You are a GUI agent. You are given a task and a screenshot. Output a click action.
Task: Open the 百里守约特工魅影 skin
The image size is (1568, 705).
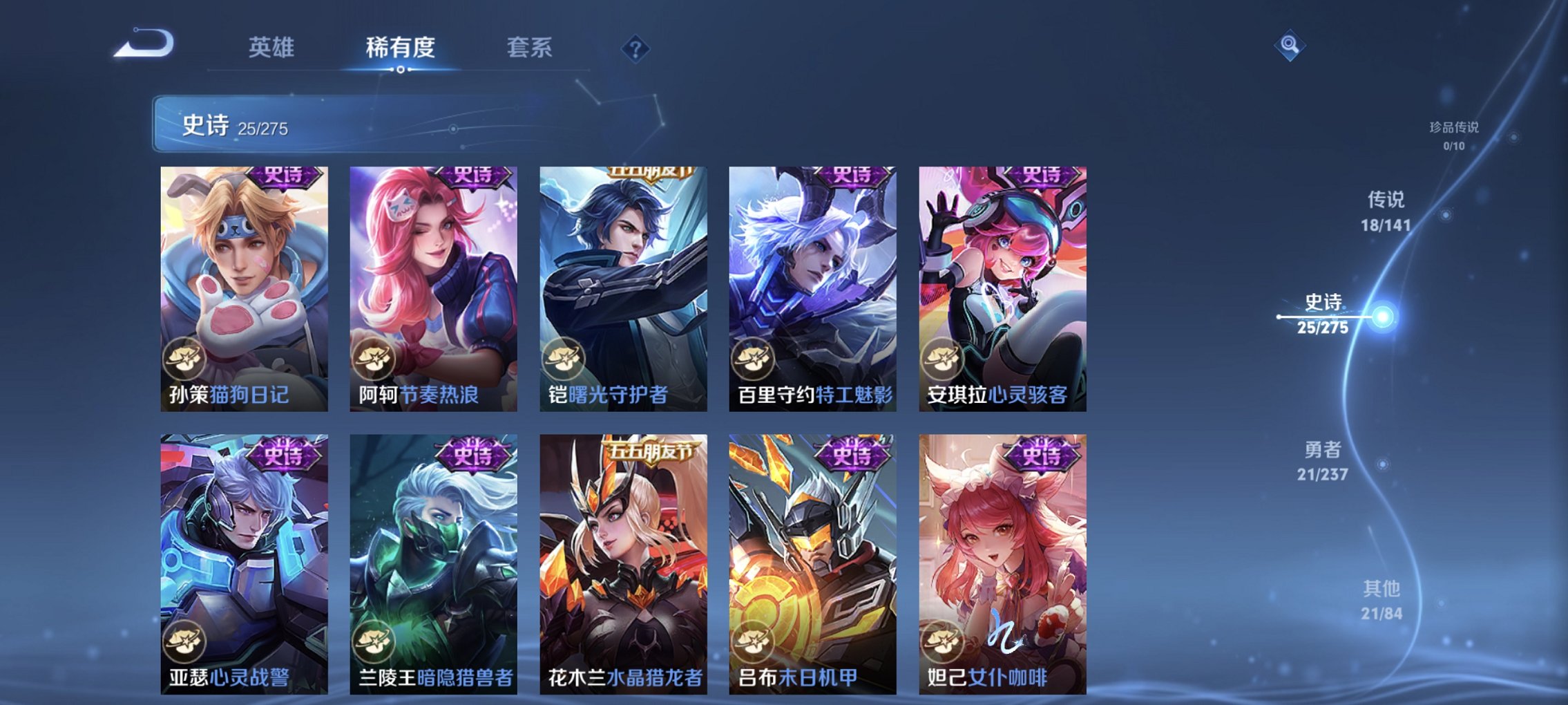tap(812, 290)
